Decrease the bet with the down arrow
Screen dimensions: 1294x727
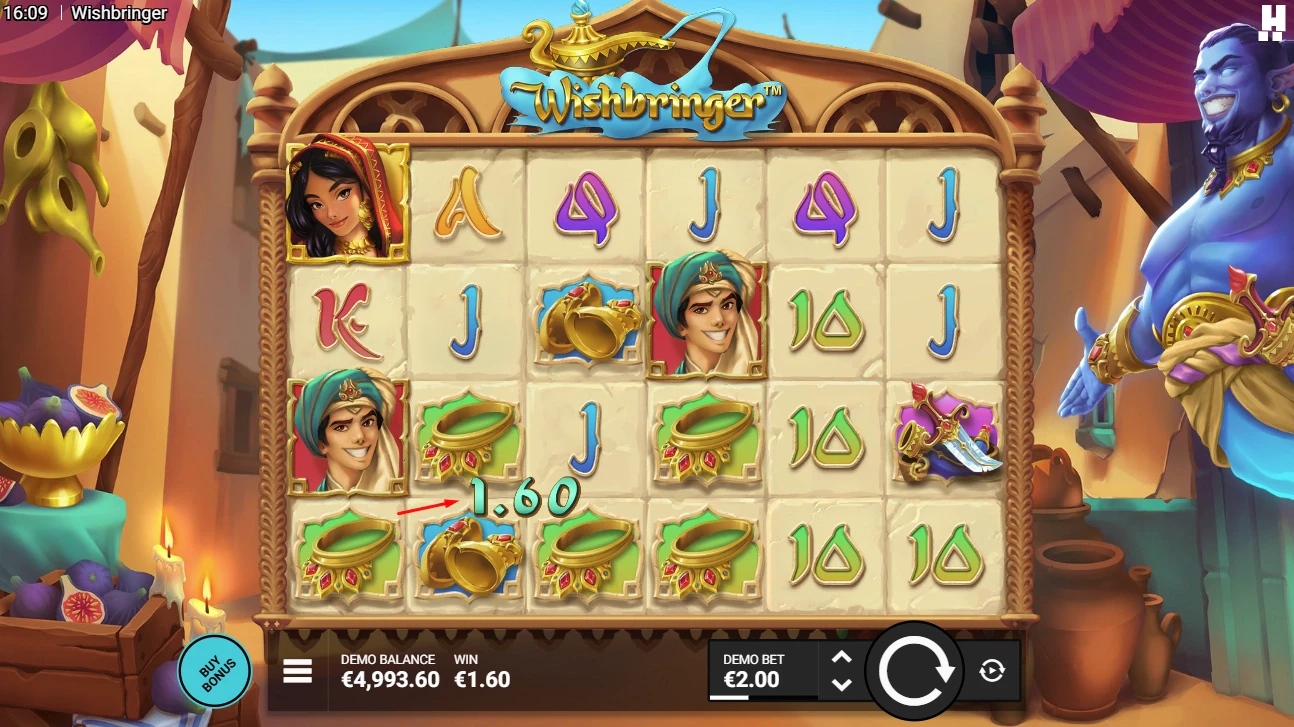[841, 684]
